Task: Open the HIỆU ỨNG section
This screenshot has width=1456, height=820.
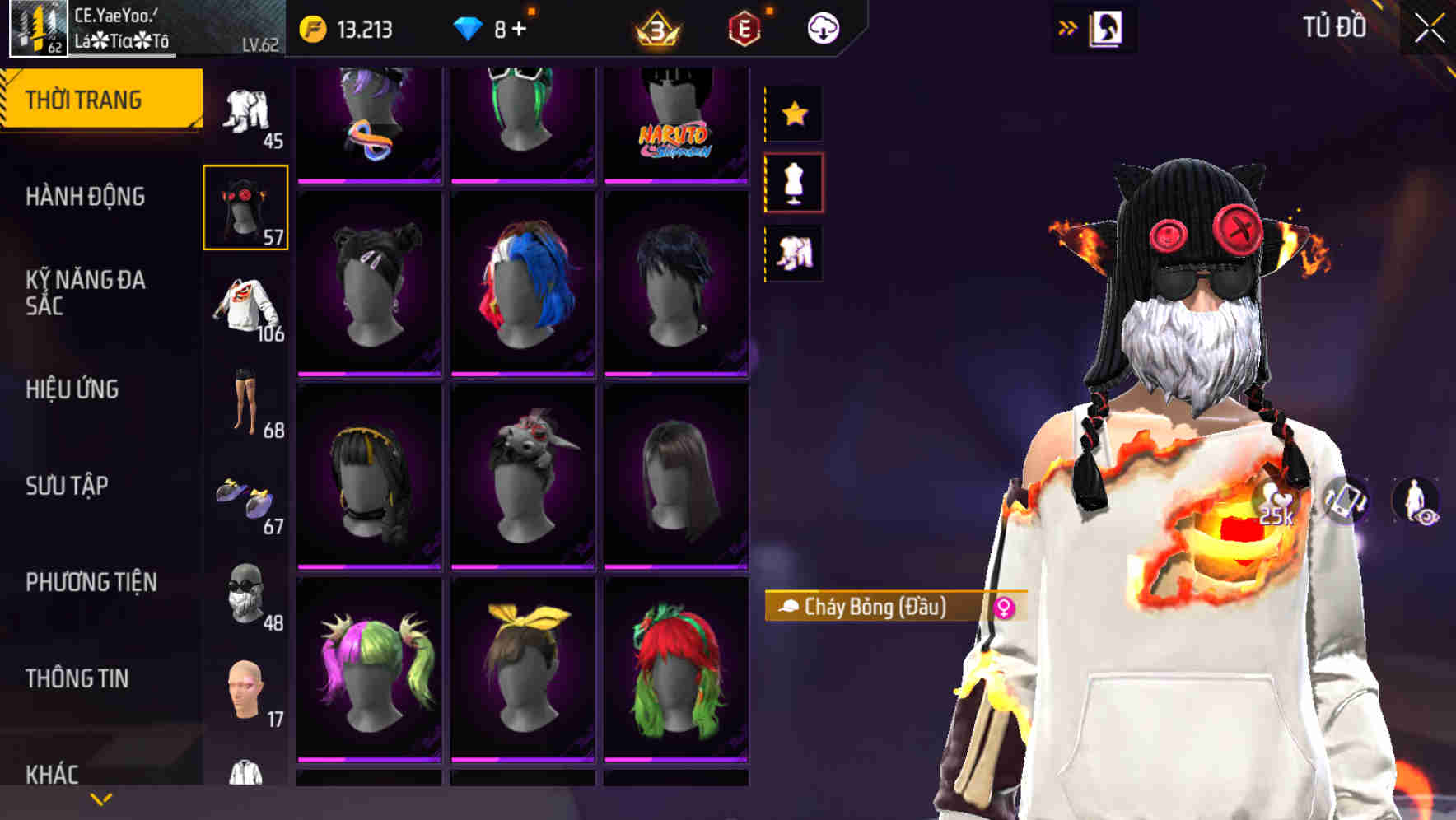Action: click(x=73, y=389)
